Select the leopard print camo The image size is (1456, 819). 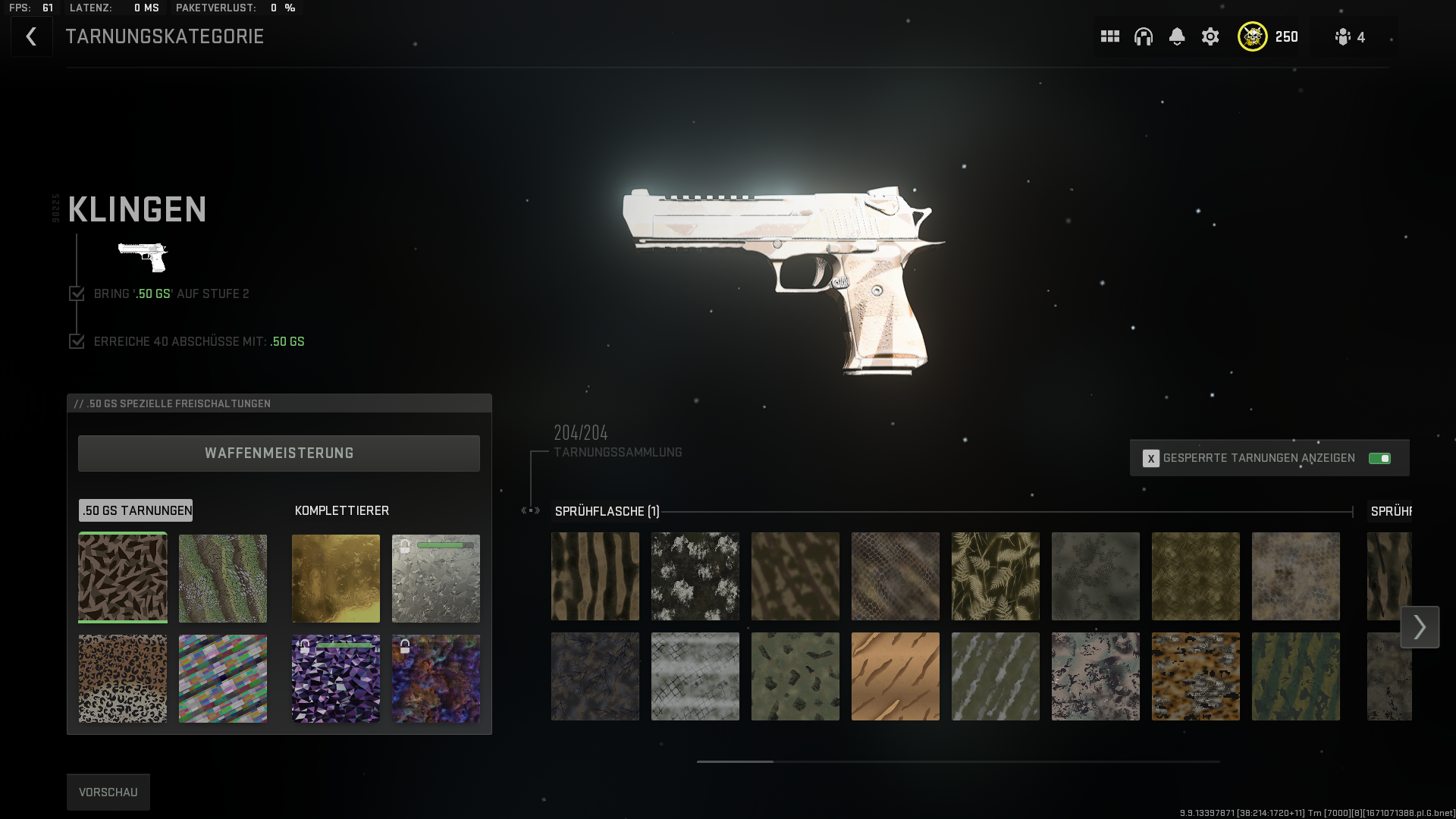tap(123, 678)
